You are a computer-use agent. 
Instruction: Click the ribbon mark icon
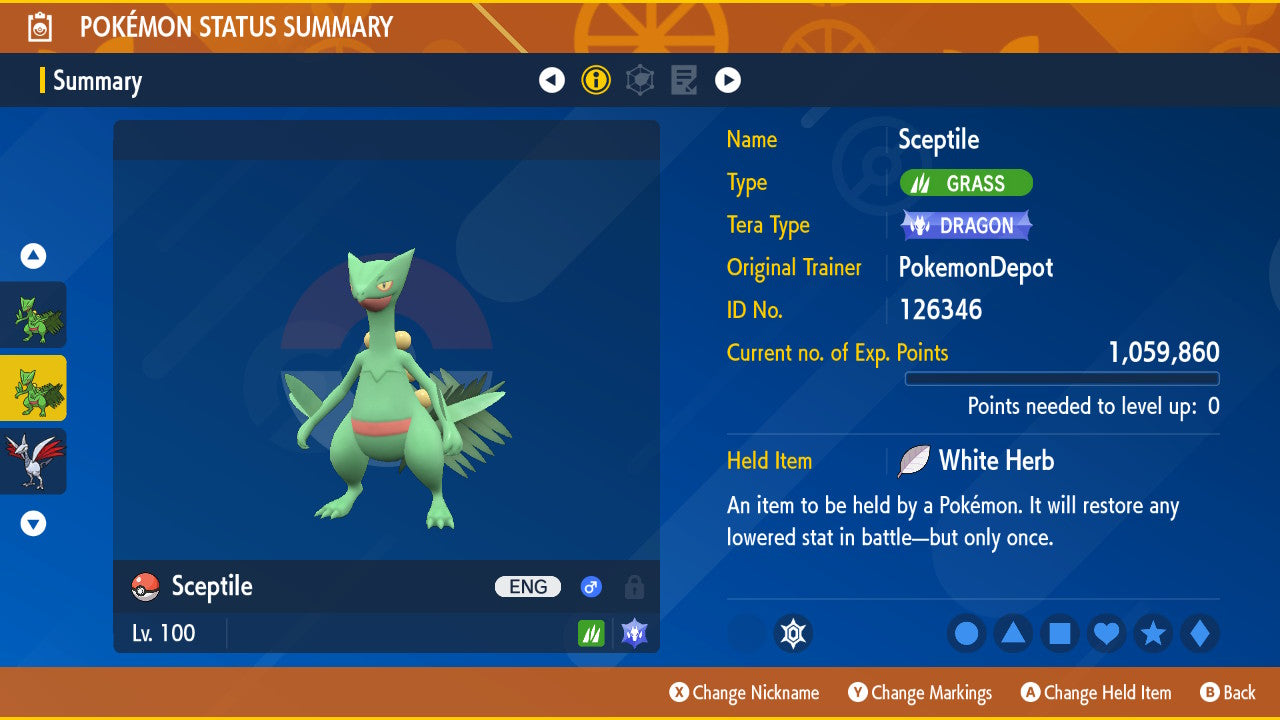coord(793,633)
